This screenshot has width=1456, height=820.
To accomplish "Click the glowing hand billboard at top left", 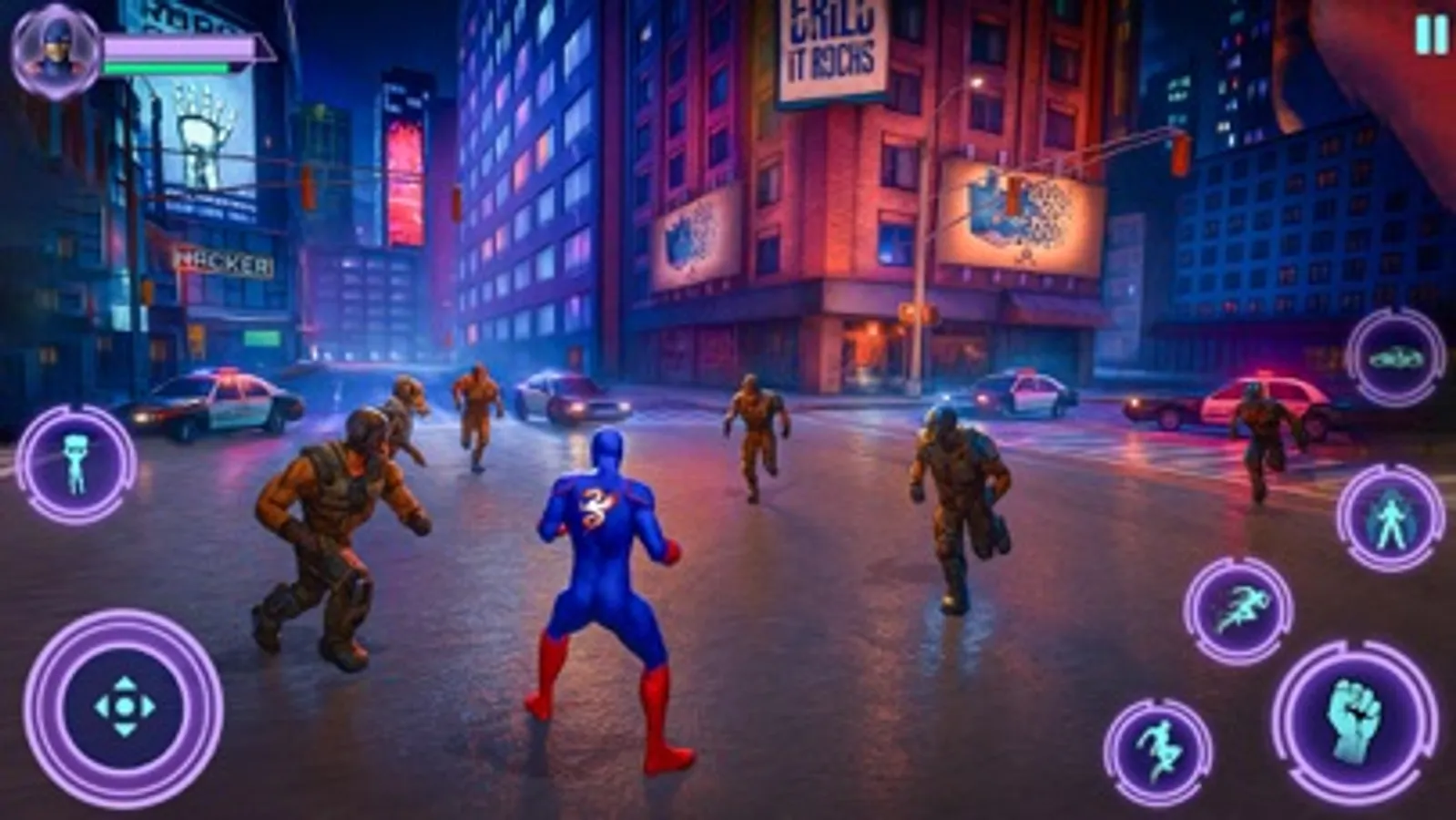I will coord(202,137).
